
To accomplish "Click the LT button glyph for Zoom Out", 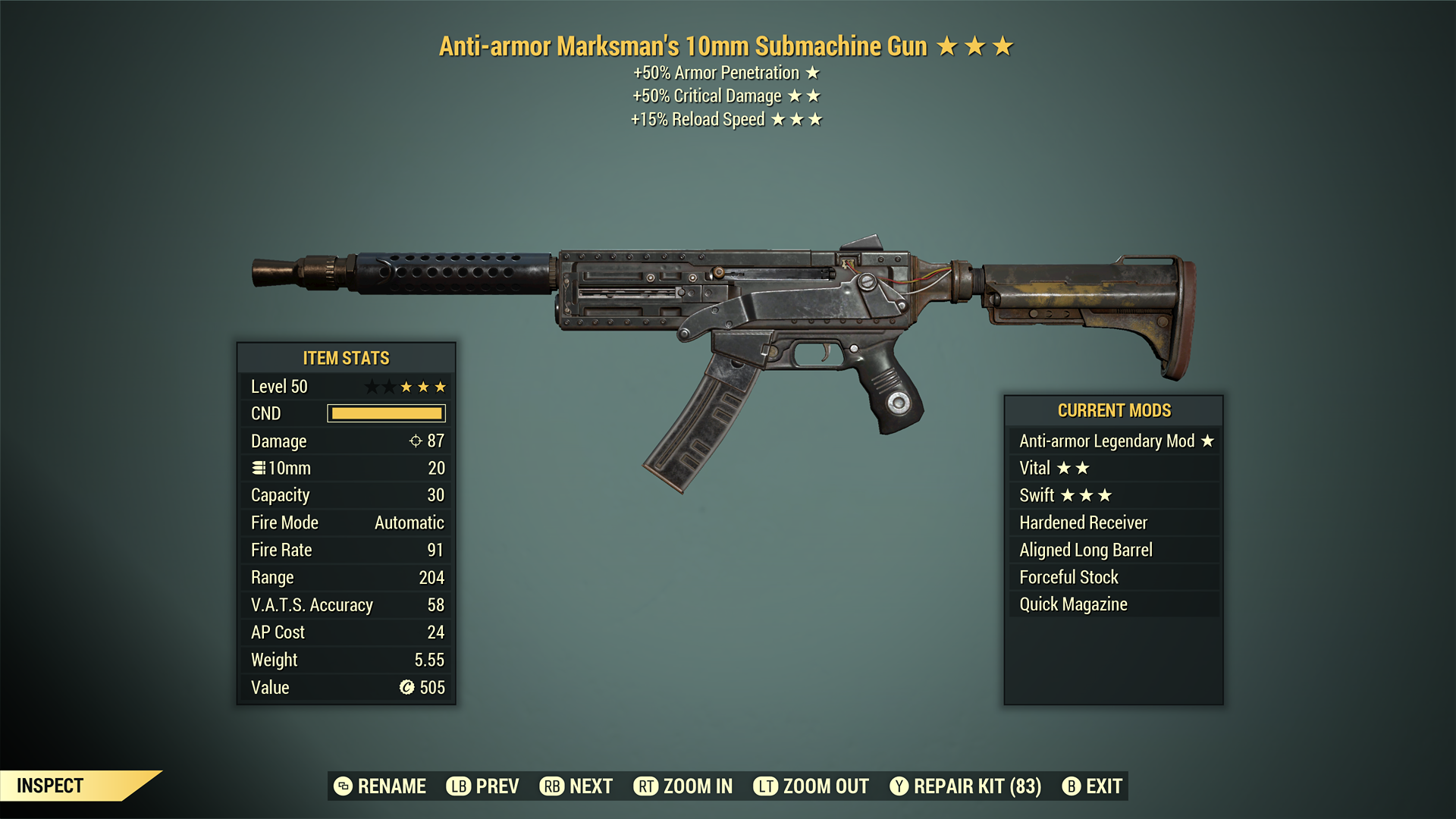I will [767, 786].
